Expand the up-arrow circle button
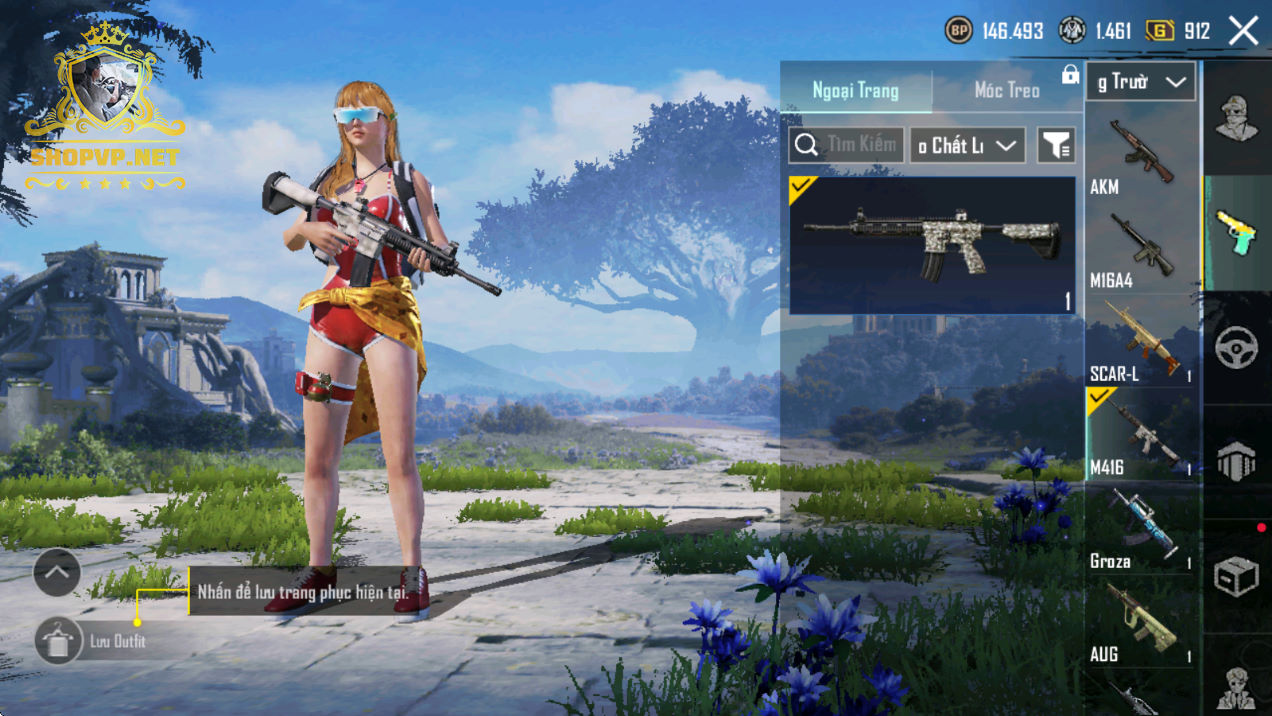The width and height of the screenshot is (1272, 716). point(57,573)
